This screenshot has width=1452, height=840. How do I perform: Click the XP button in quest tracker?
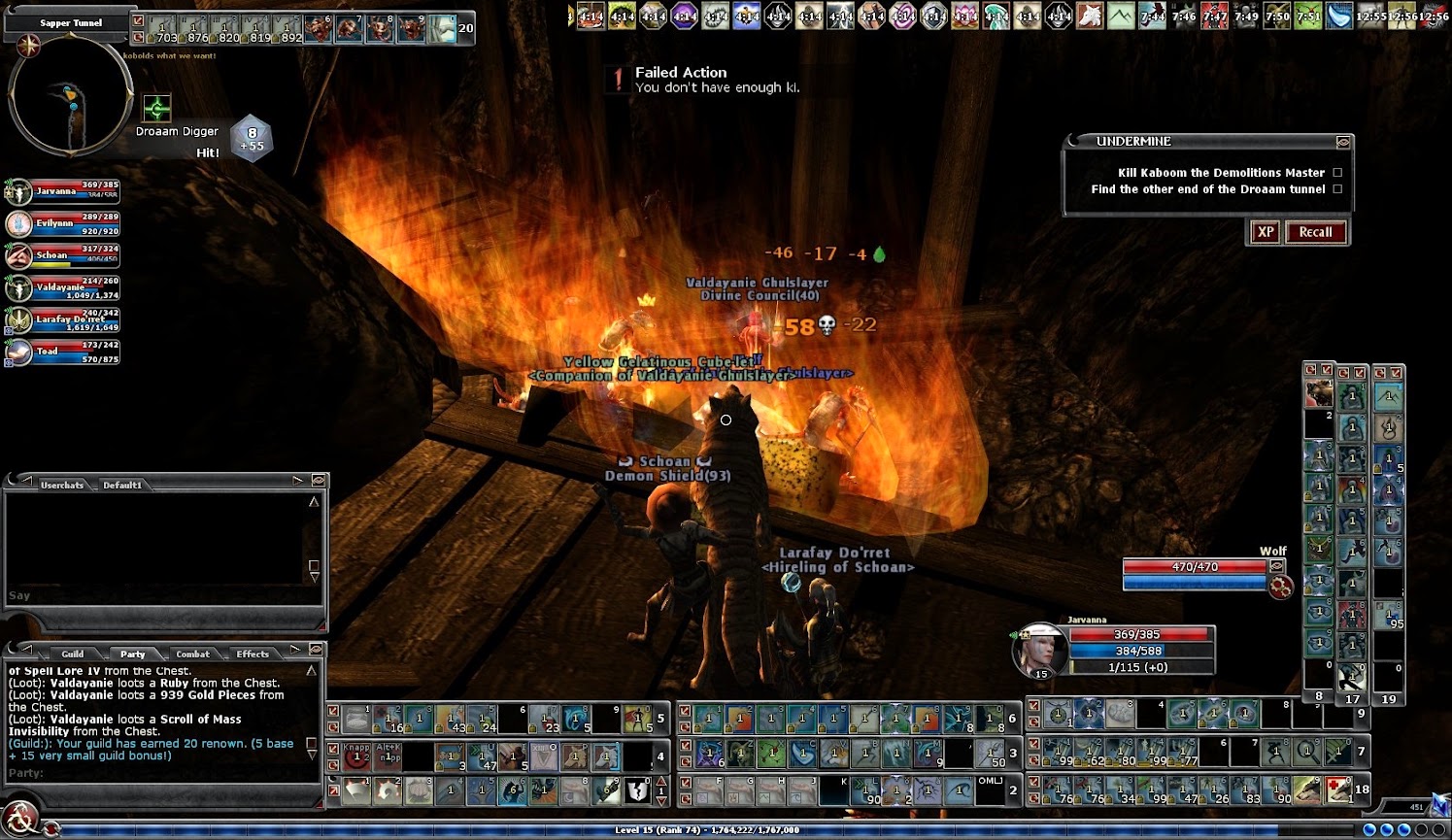coord(1265,232)
